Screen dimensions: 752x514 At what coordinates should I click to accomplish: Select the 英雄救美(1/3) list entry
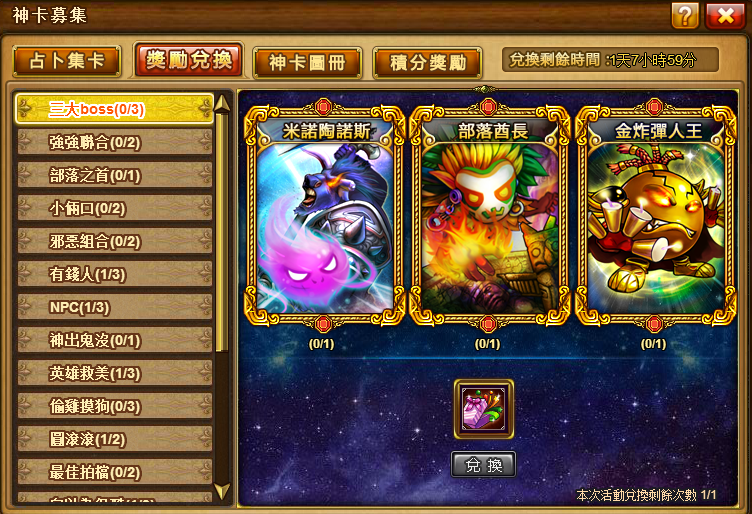(113, 373)
